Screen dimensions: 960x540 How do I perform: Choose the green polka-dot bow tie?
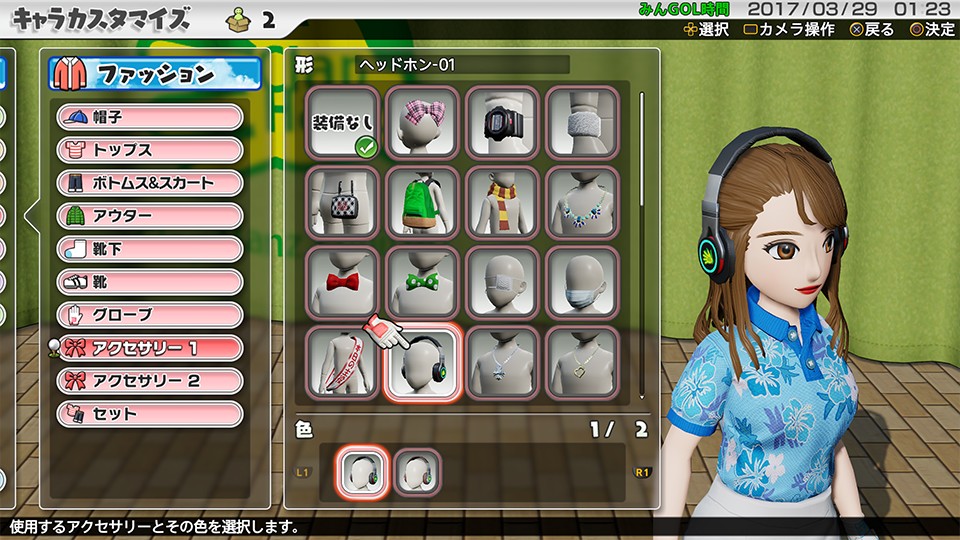pos(422,282)
